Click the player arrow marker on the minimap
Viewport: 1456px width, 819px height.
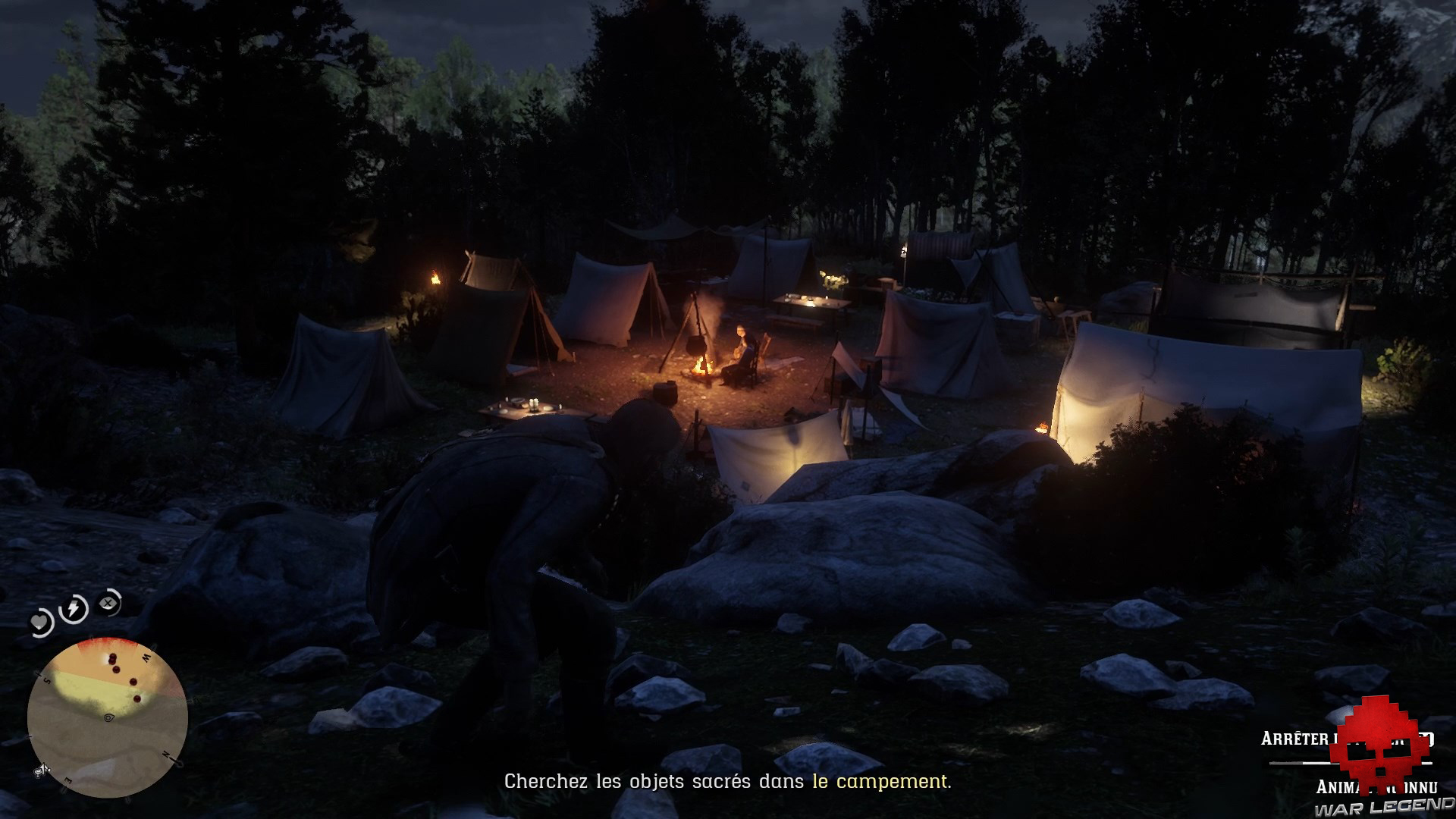(108, 718)
